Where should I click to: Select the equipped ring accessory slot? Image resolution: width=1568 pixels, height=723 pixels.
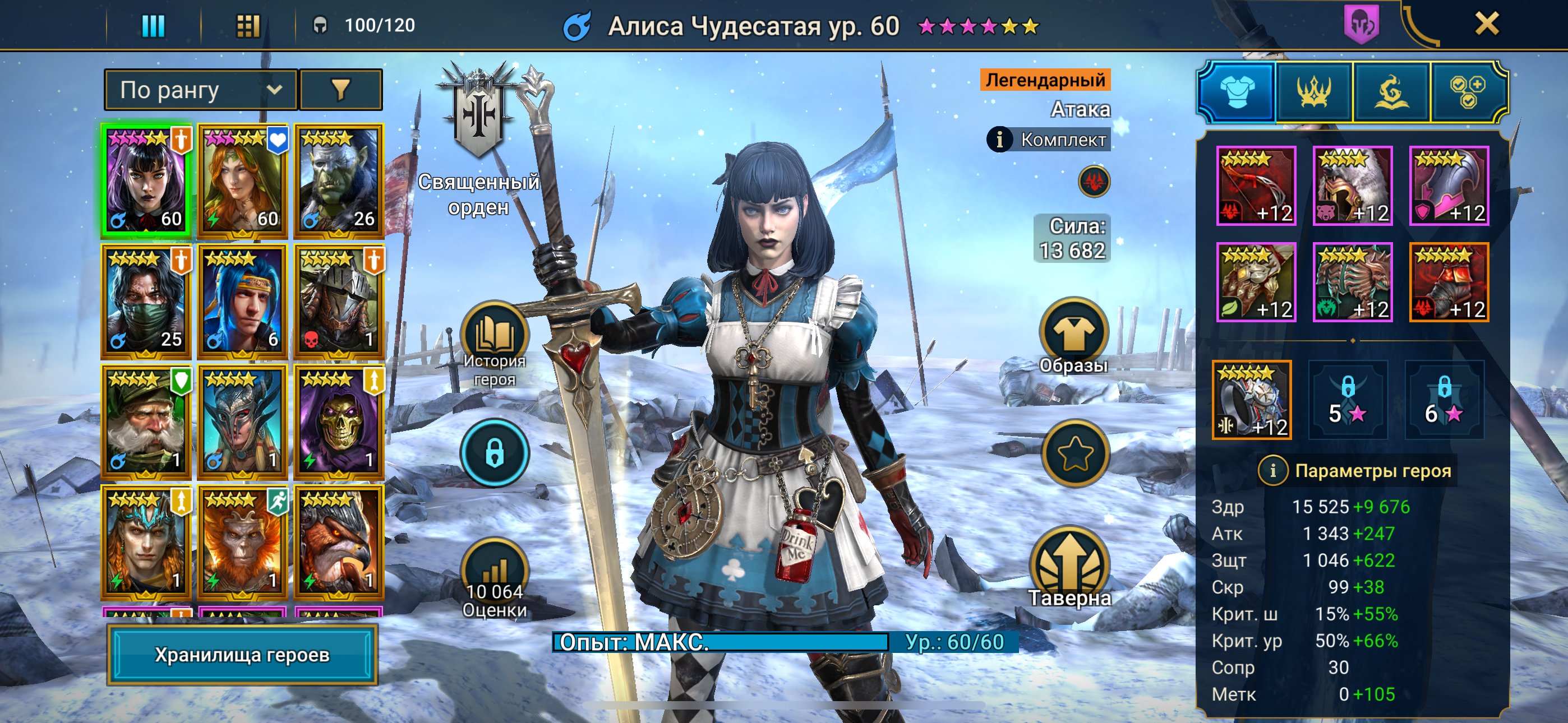coord(1252,400)
